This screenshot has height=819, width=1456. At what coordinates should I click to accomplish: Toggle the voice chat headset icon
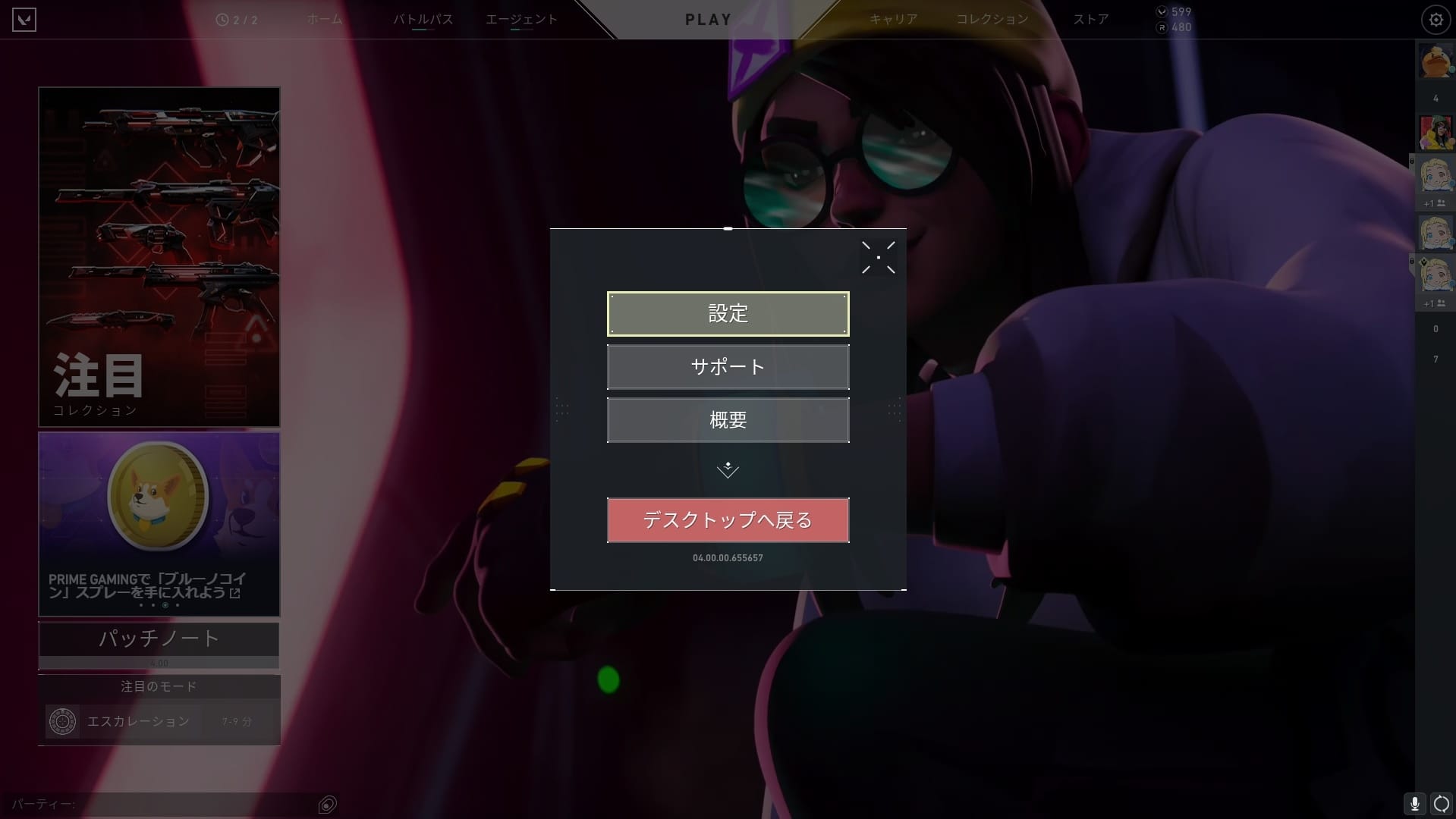(1439, 802)
